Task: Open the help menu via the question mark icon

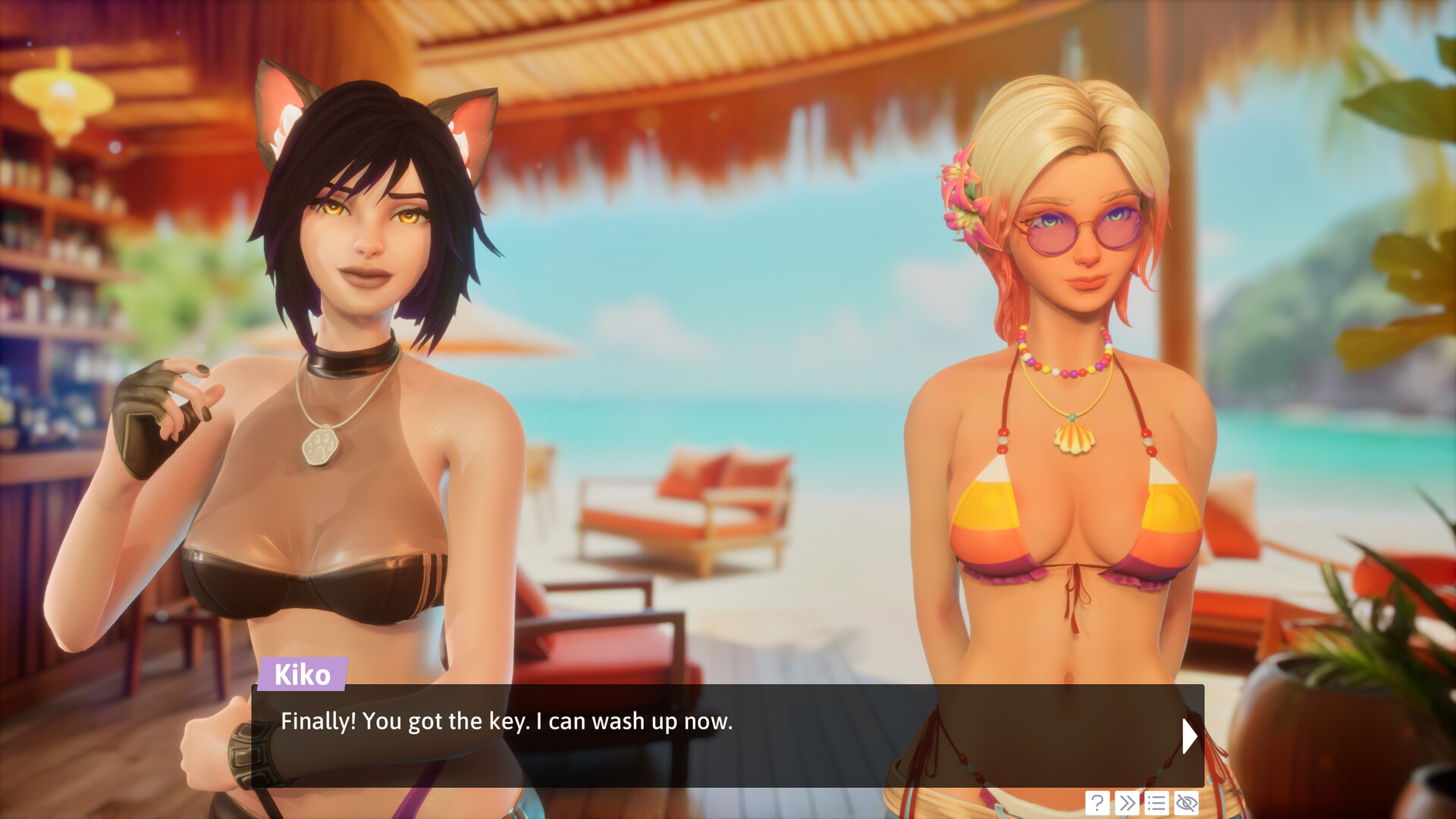Action: coord(1097,802)
